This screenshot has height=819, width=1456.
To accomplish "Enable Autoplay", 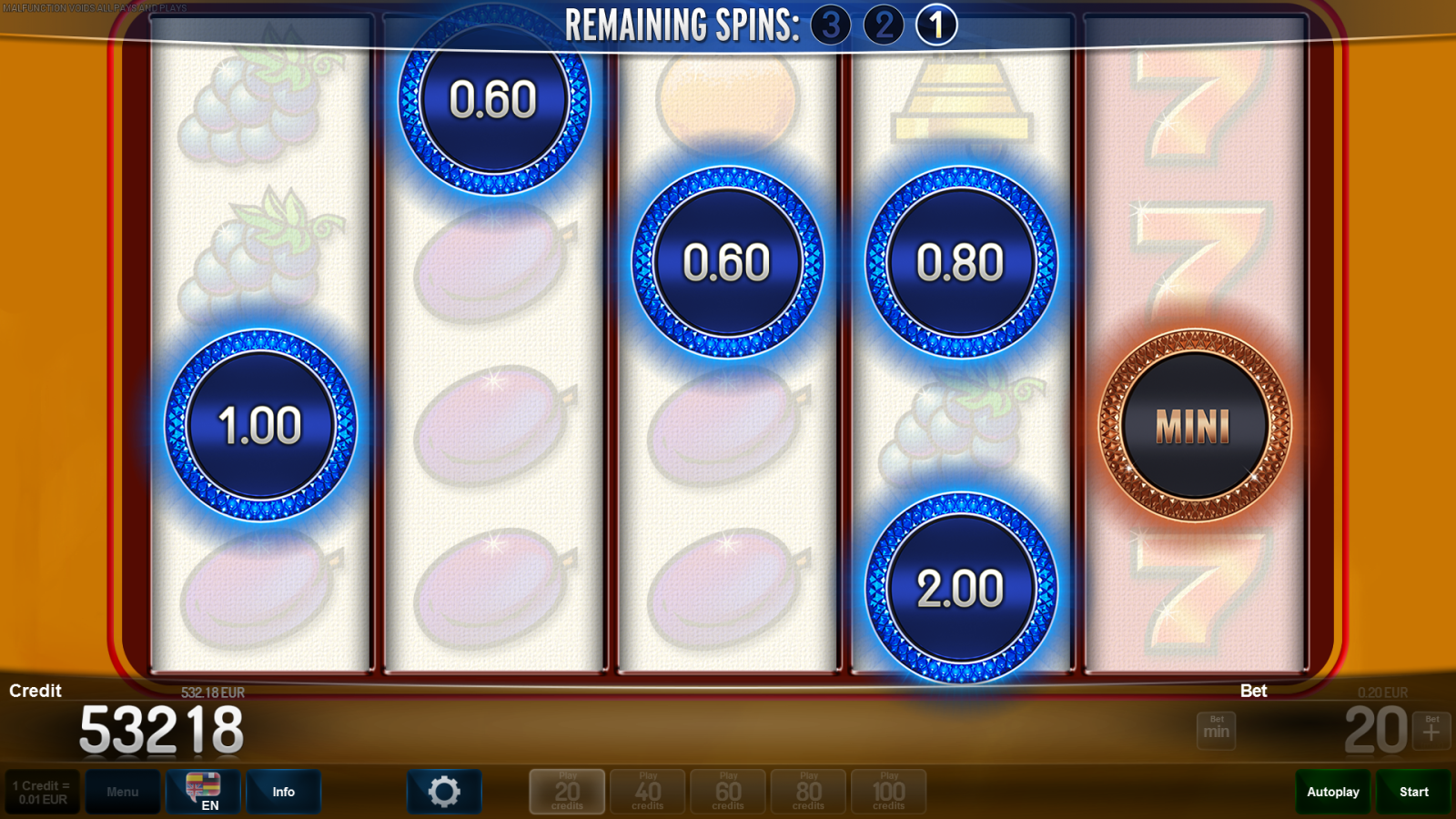I will (1333, 792).
